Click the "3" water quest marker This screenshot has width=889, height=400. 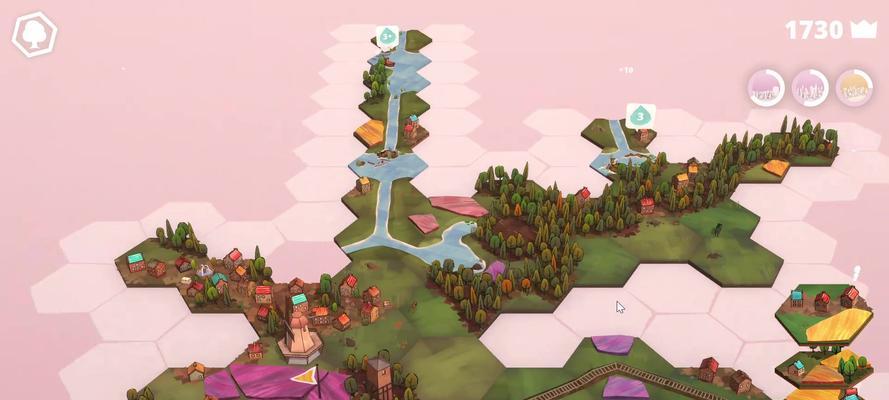point(640,116)
